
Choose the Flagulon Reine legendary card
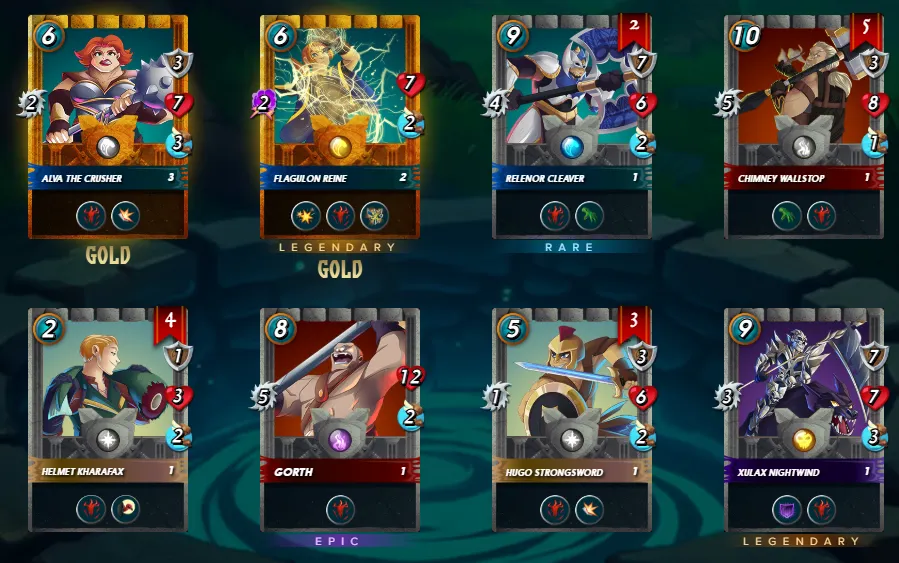tap(340, 125)
